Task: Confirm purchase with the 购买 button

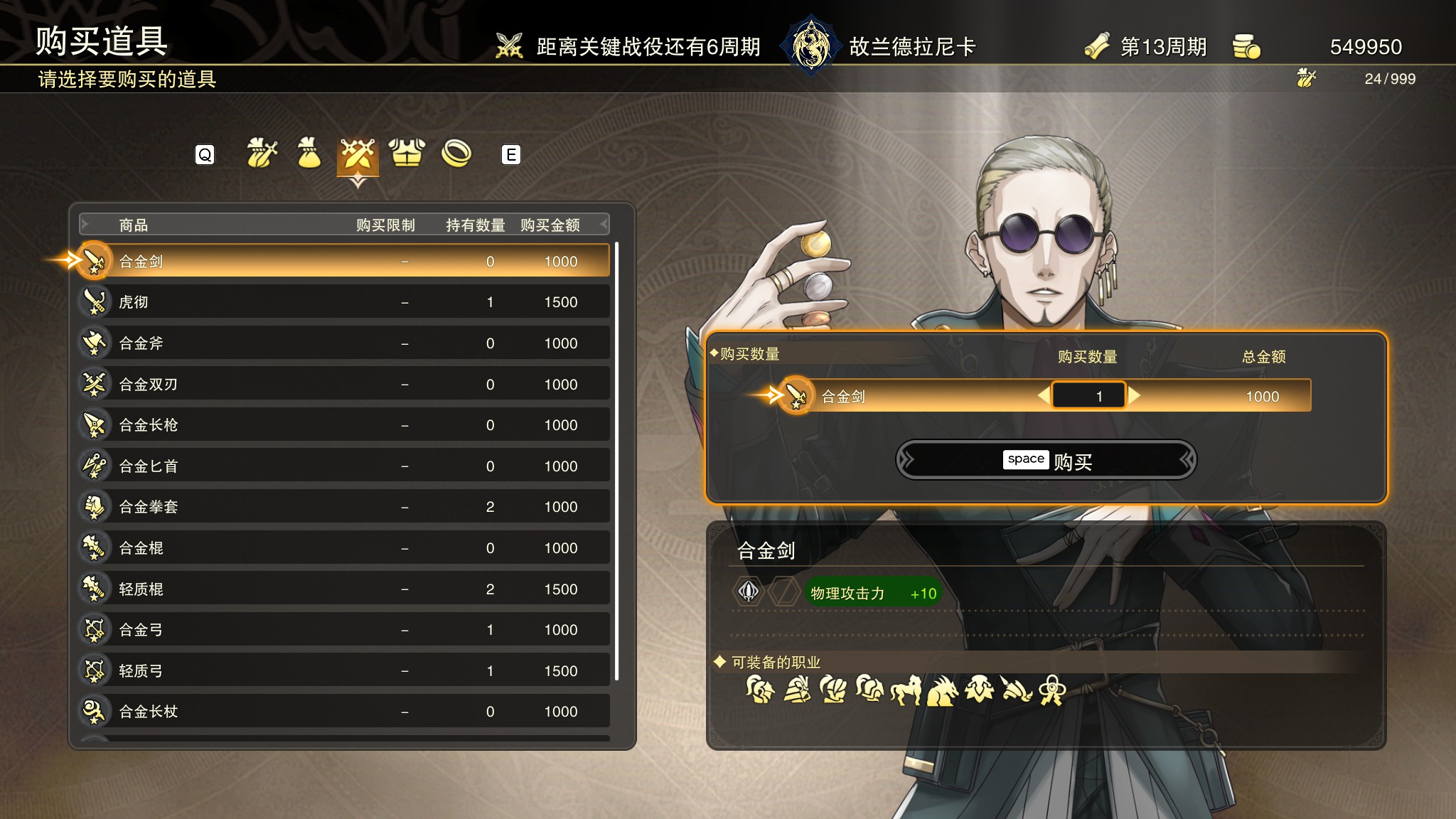Action: tap(1046, 461)
